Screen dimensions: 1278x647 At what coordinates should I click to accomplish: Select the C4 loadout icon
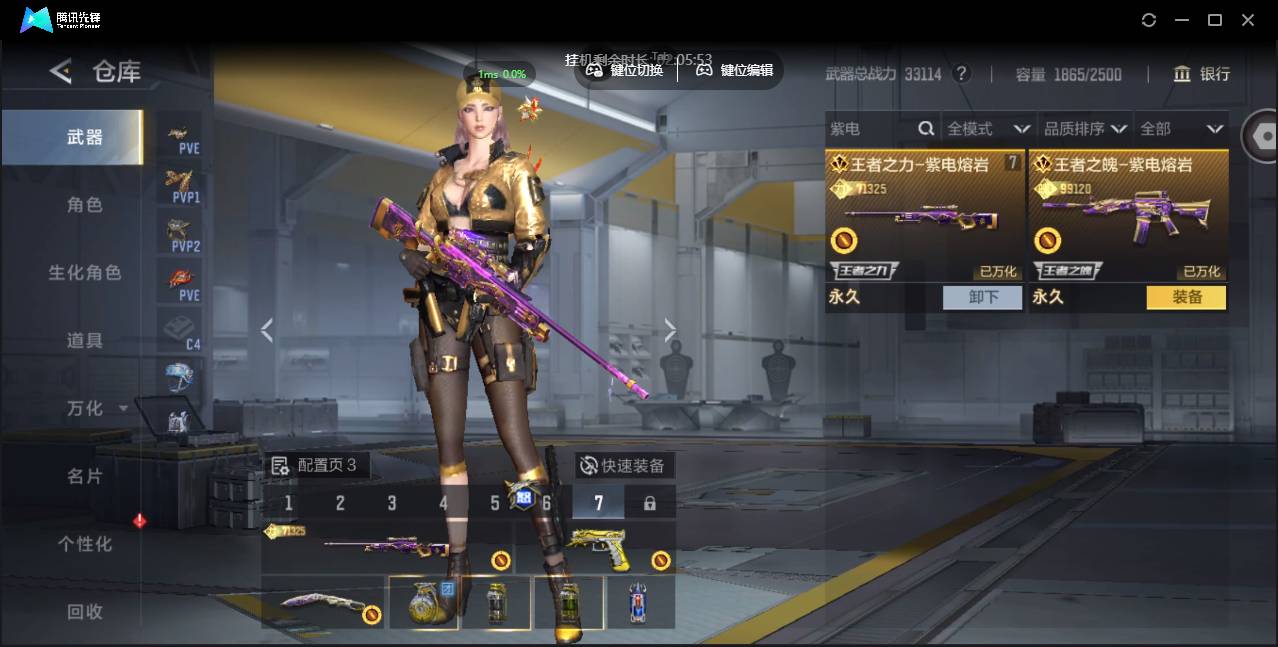pos(181,331)
